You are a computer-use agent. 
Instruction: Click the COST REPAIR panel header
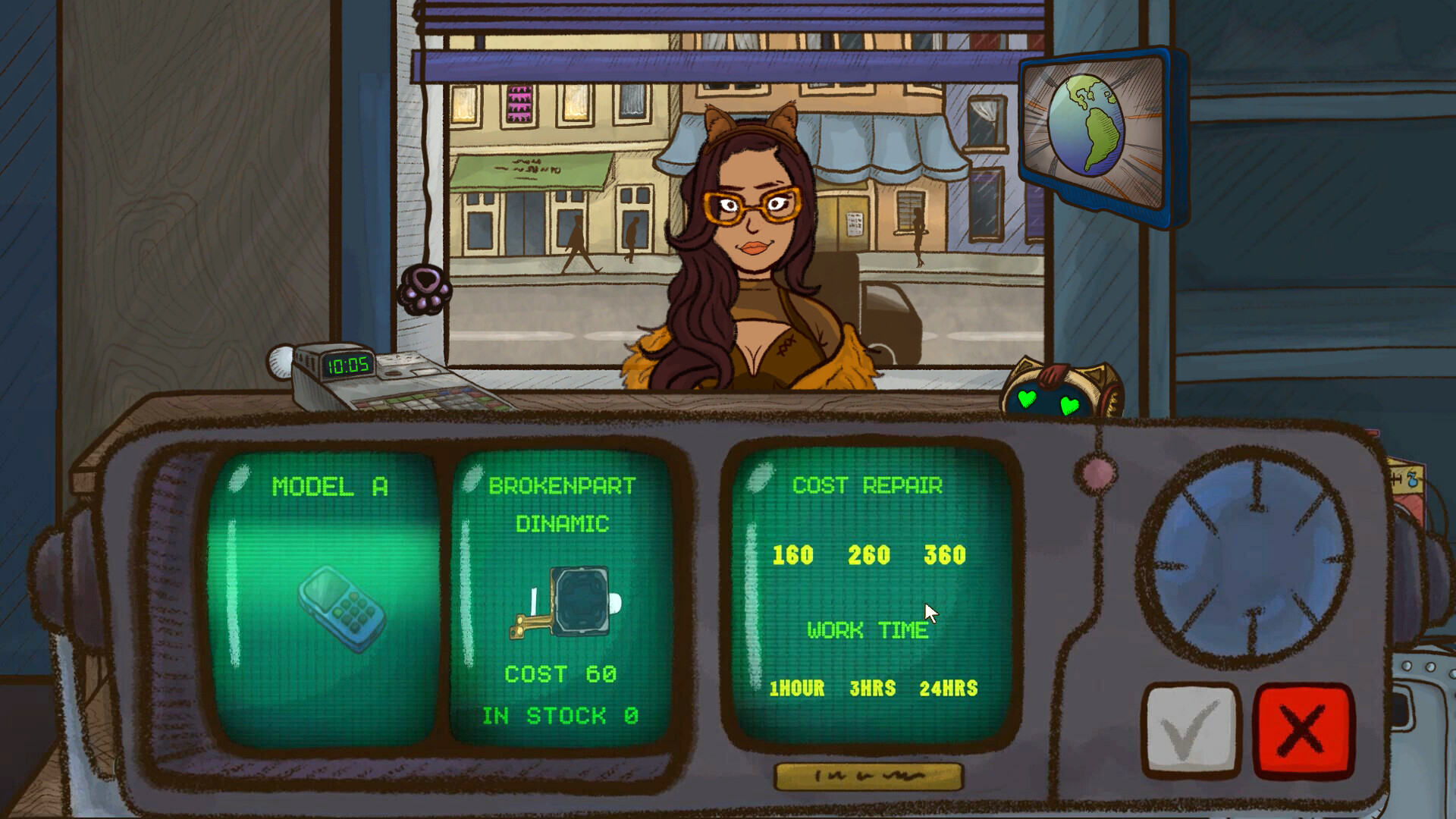pyautogui.click(x=868, y=486)
